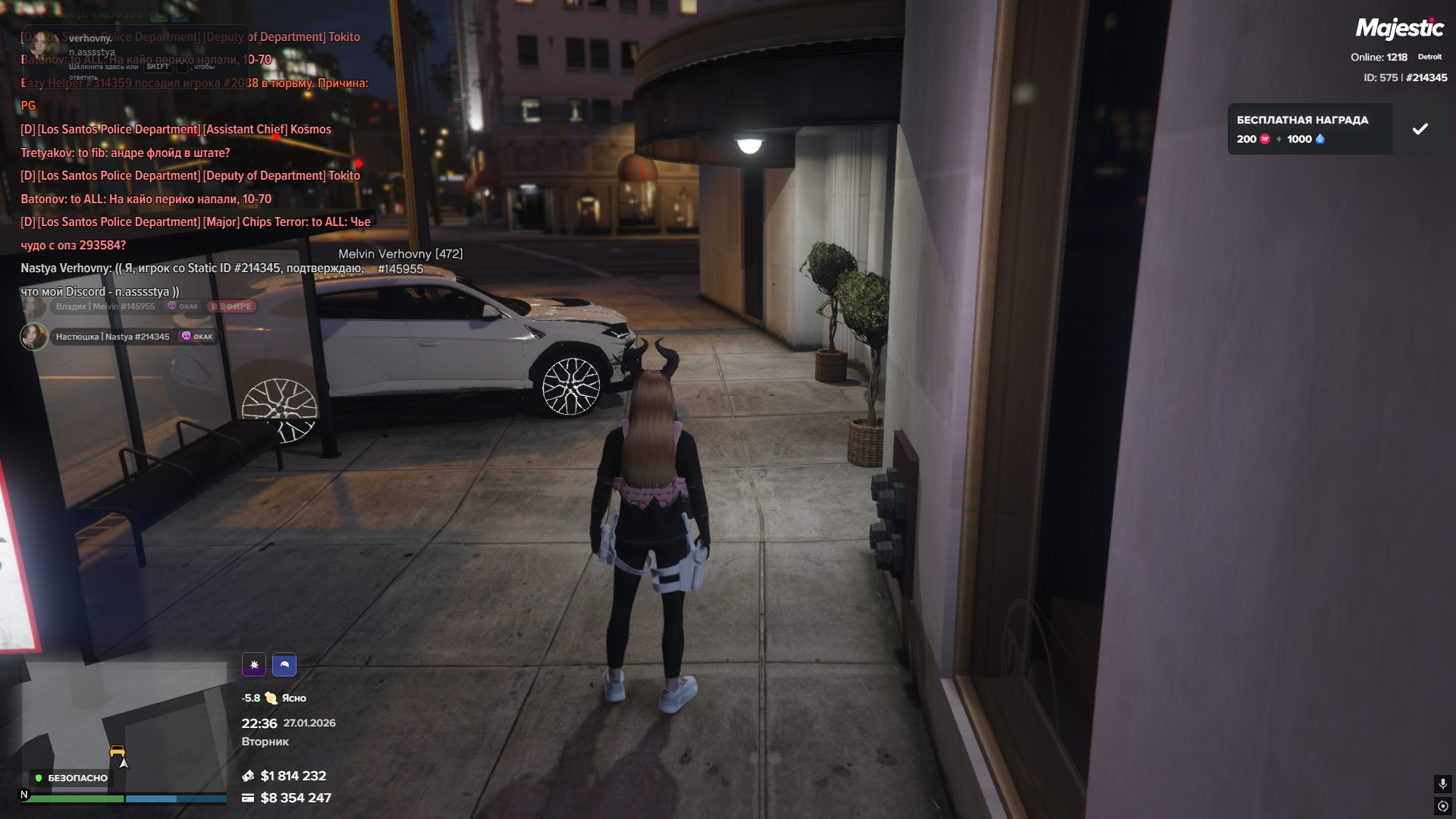Toggle the microphone icon
The image size is (1456, 819).
pyautogui.click(x=1442, y=783)
